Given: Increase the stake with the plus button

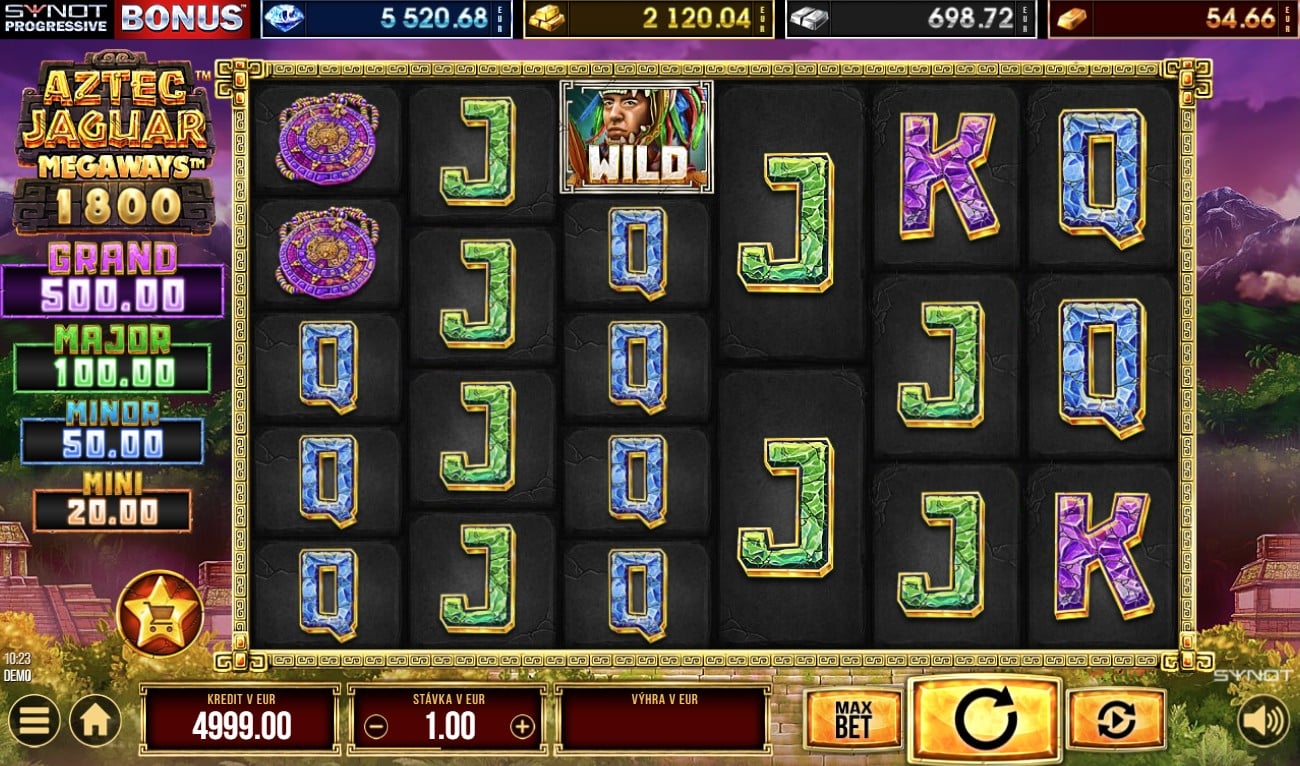Looking at the screenshot, I should (x=522, y=727).
